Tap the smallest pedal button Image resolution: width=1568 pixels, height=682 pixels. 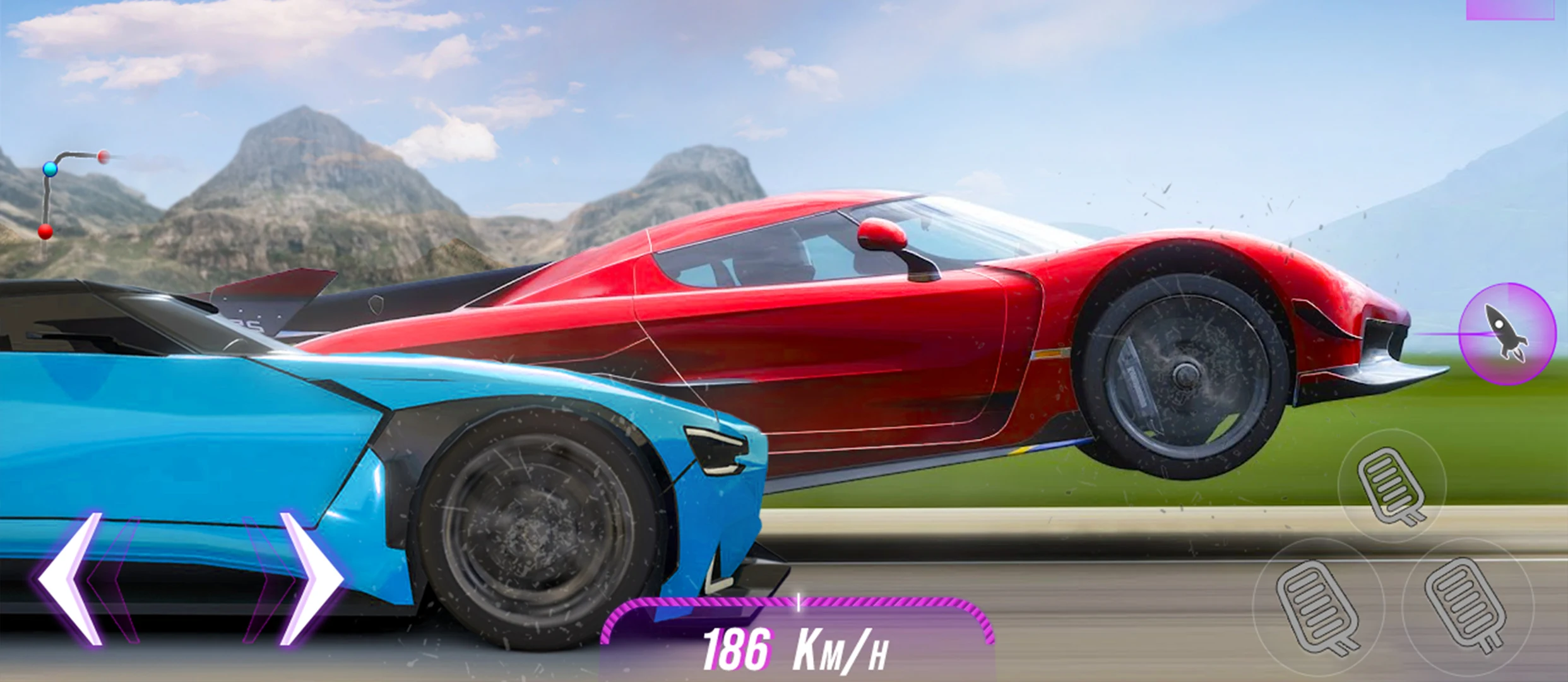[x=1391, y=486]
